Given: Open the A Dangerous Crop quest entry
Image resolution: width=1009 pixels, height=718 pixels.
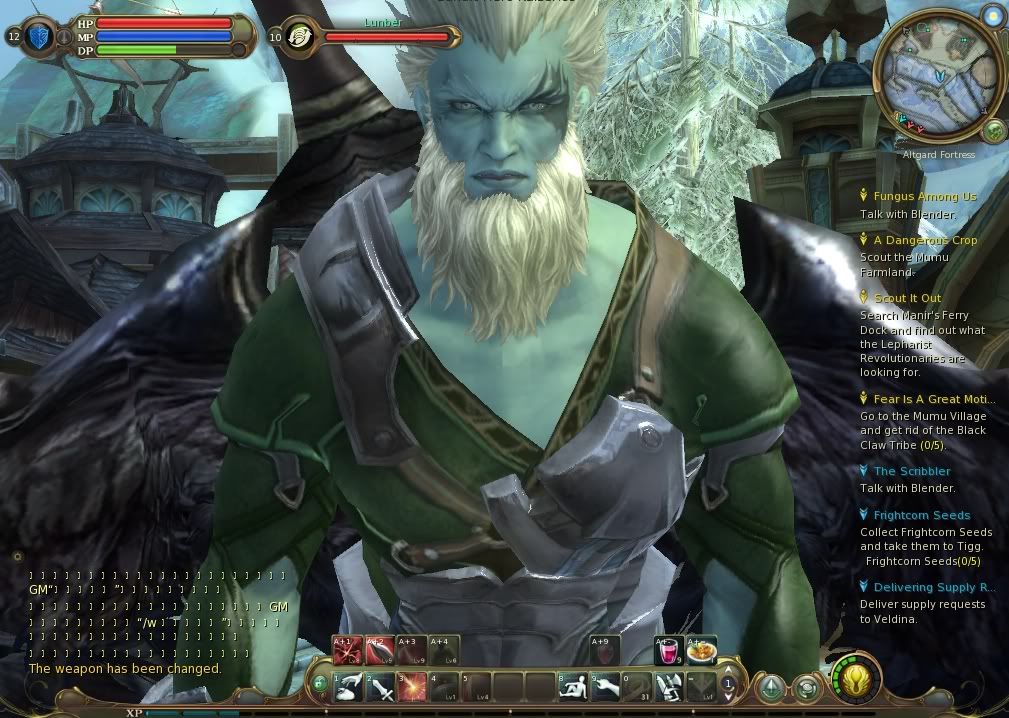Looking at the screenshot, I should coord(925,241).
